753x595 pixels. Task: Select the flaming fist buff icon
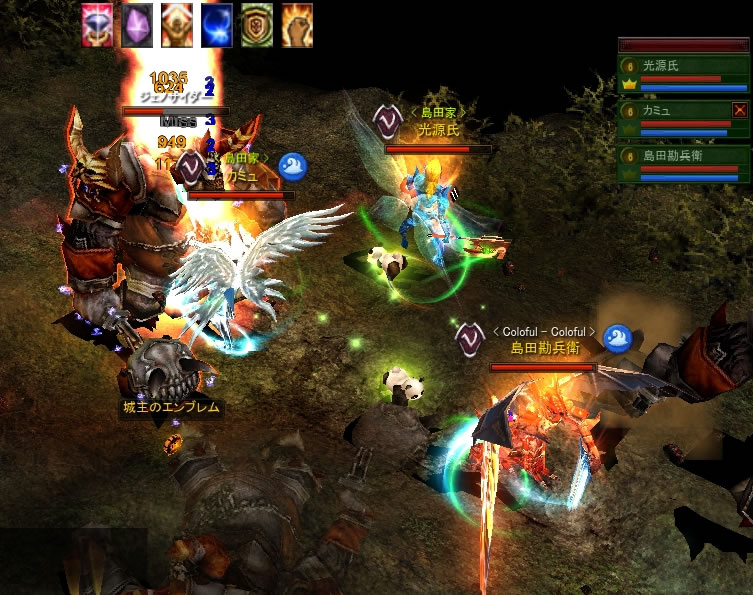tap(297, 25)
